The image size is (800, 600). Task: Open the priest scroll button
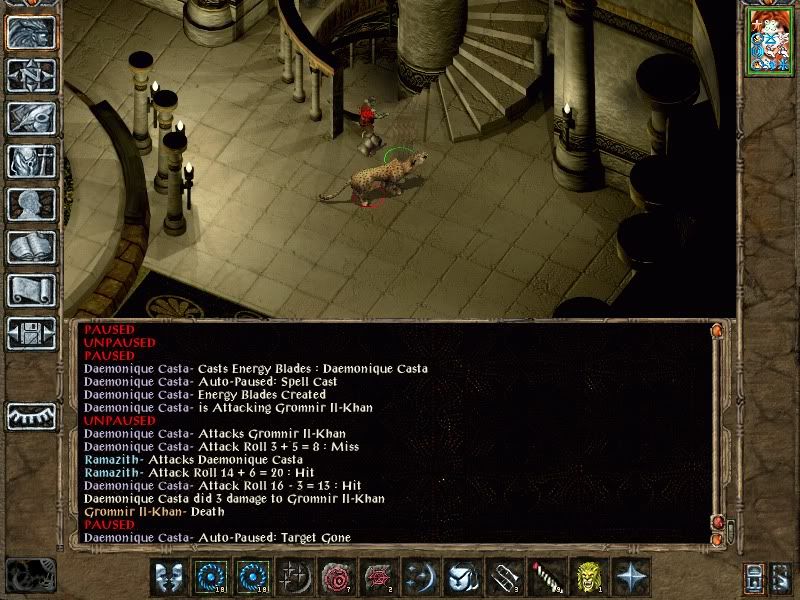31,290
